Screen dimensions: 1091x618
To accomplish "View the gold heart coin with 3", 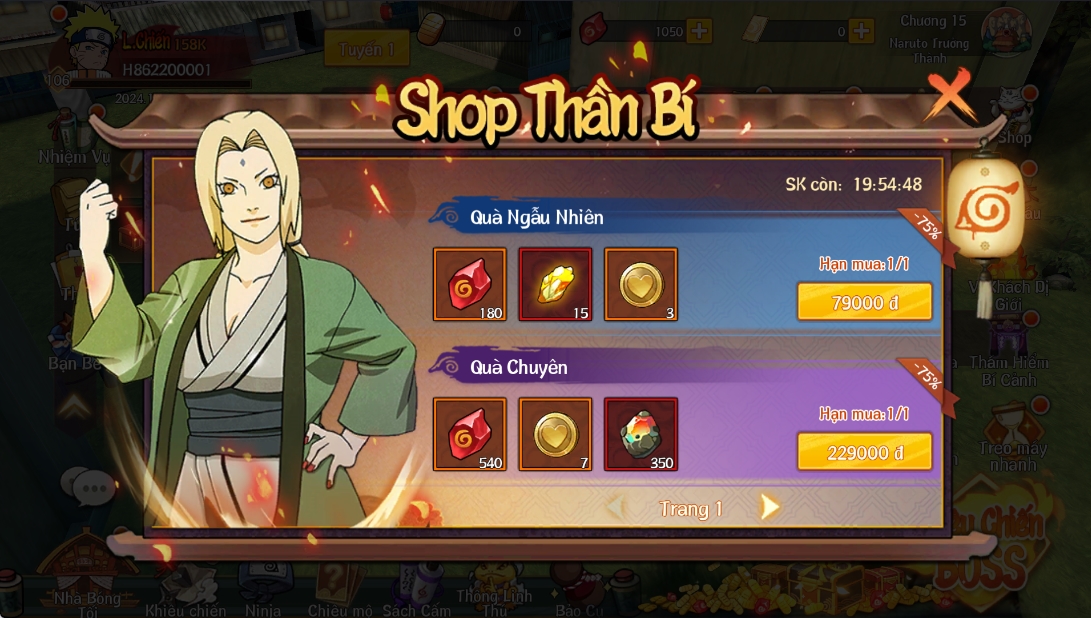I will pyautogui.click(x=641, y=285).
